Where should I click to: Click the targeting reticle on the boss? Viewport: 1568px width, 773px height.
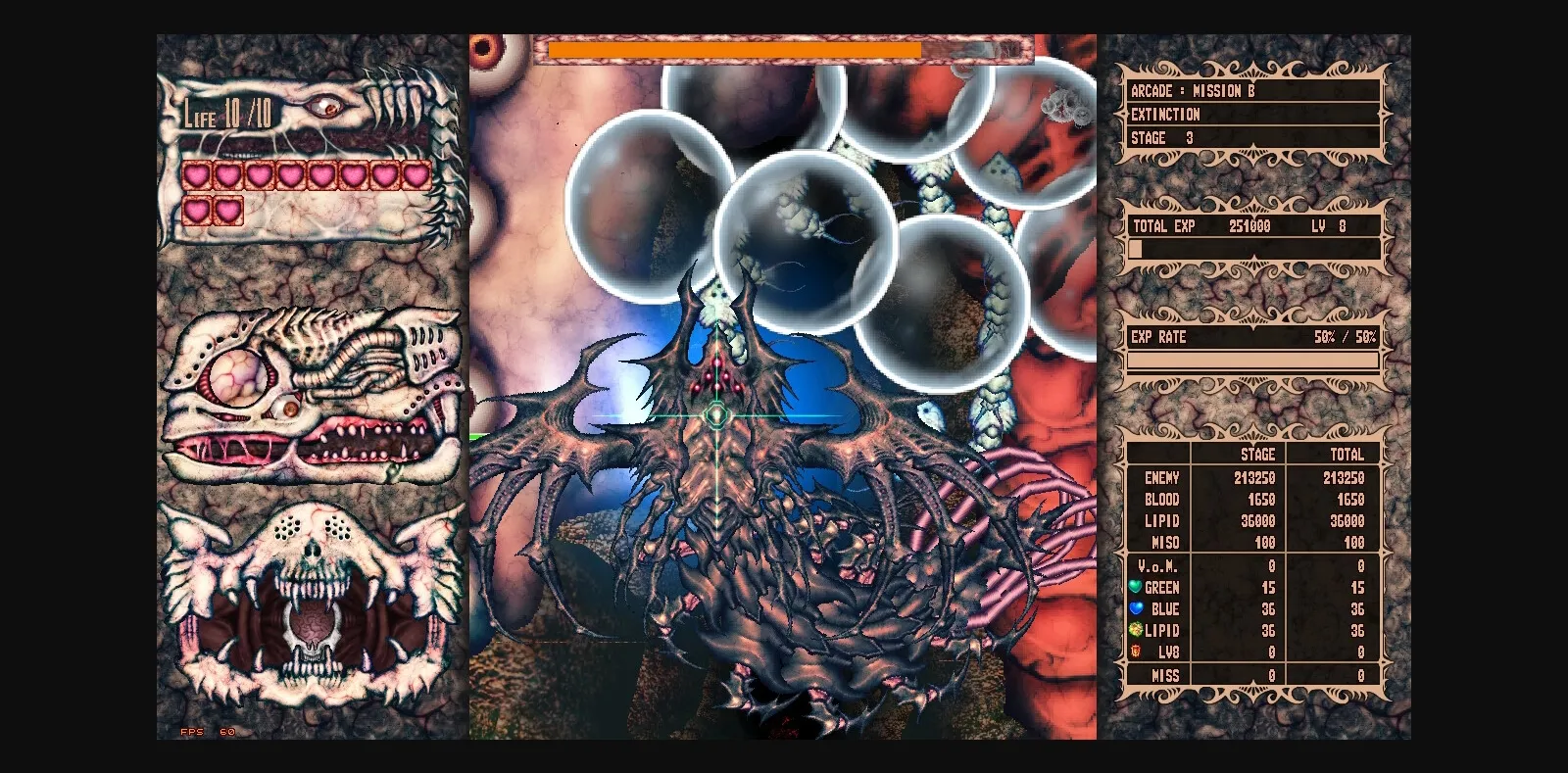tap(718, 415)
